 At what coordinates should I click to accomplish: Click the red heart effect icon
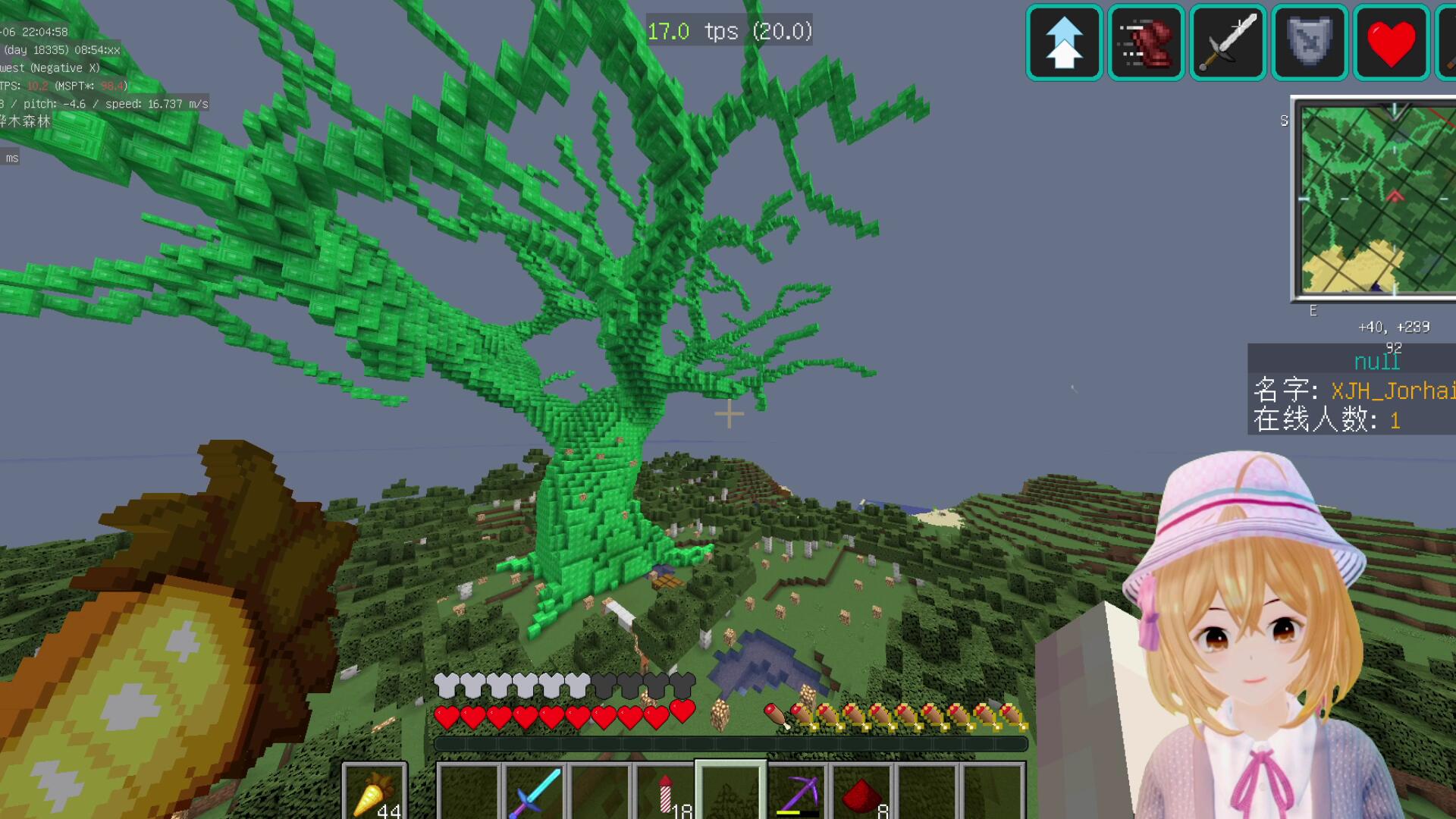point(1391,42)
